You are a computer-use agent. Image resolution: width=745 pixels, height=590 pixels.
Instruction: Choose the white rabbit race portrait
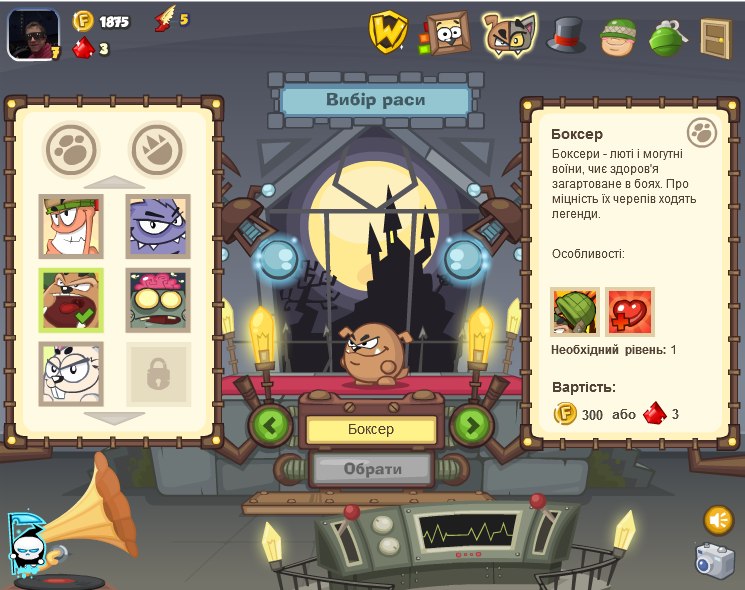(x=71, y=373)
